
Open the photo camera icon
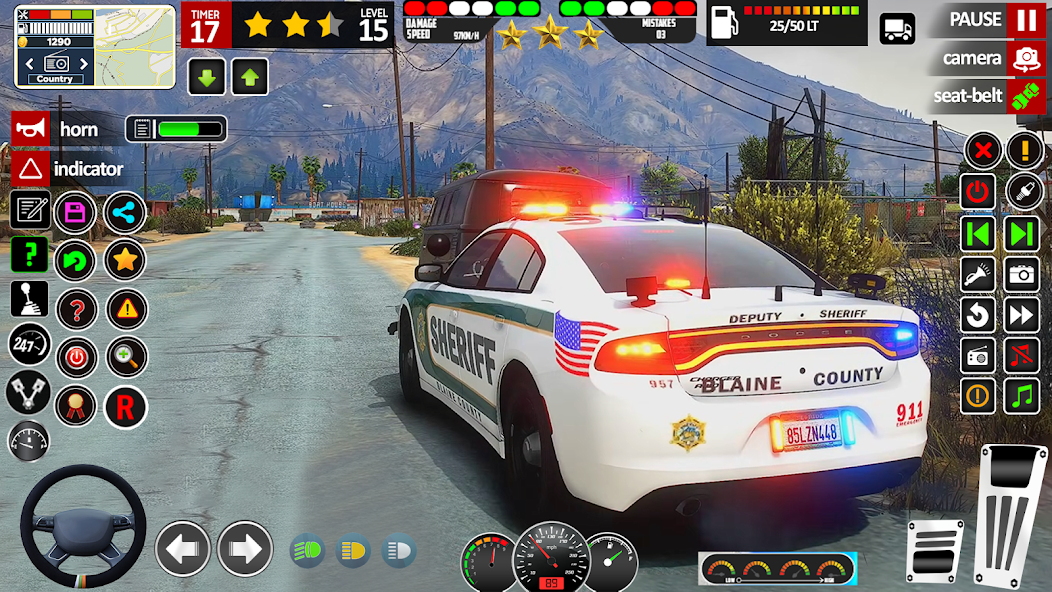(x=1022, y=273)
